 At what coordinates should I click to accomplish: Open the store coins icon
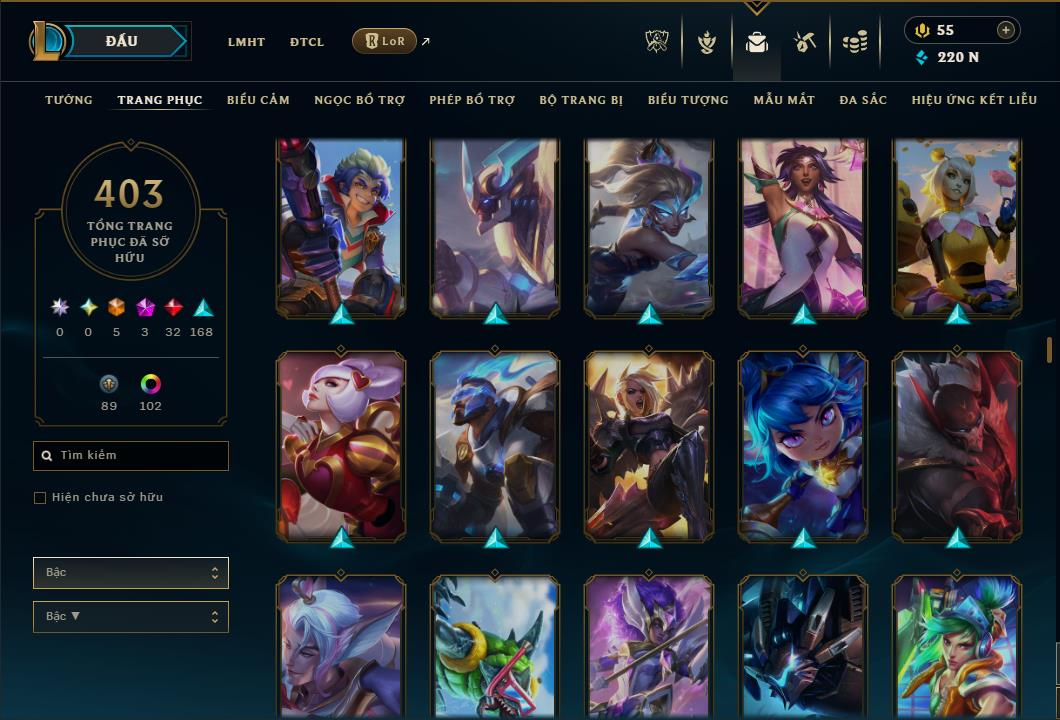854,42
